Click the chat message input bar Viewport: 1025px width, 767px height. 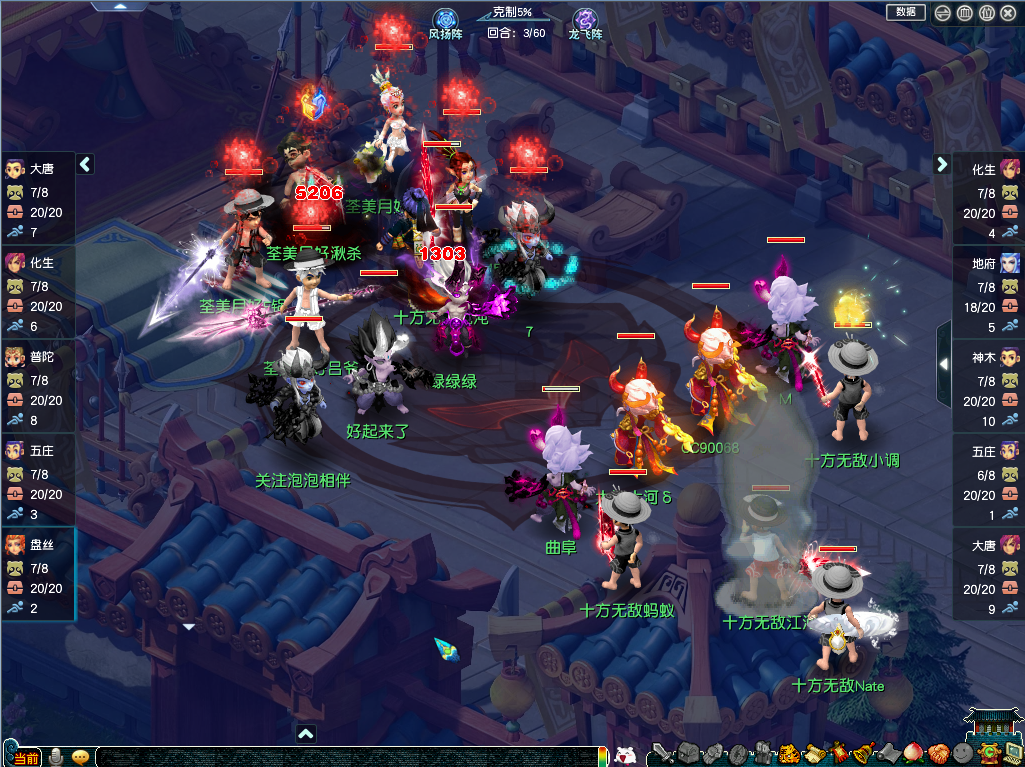(350, 757)
